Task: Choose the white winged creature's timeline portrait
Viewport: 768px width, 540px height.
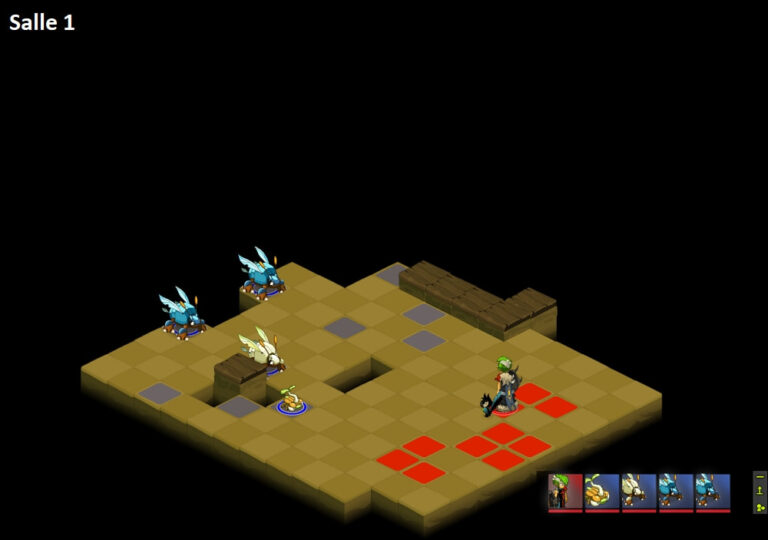Action: 639,492
